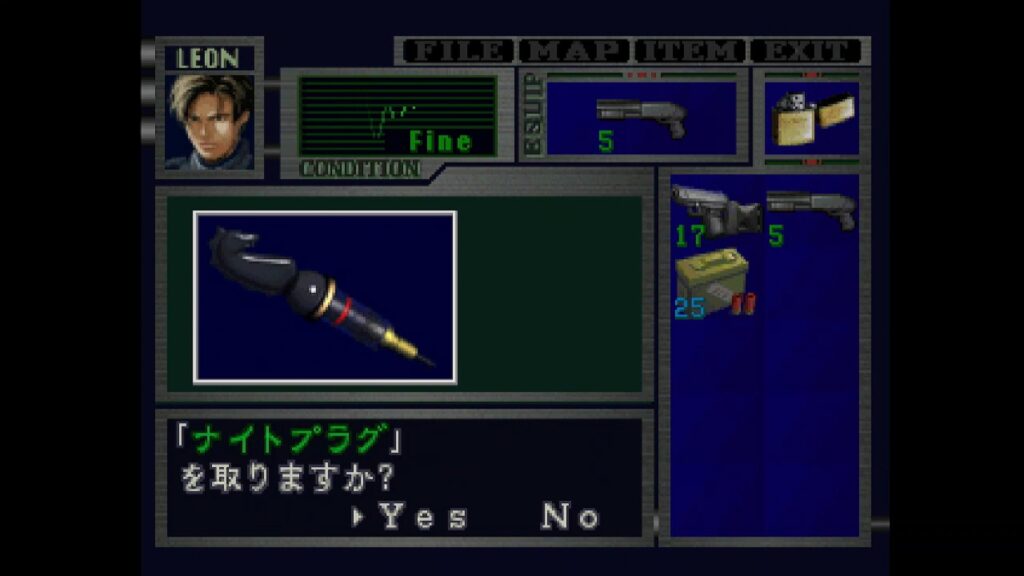Pick the shotgun shells ammo box
1024x576 pixels.
tap(715, 283)
